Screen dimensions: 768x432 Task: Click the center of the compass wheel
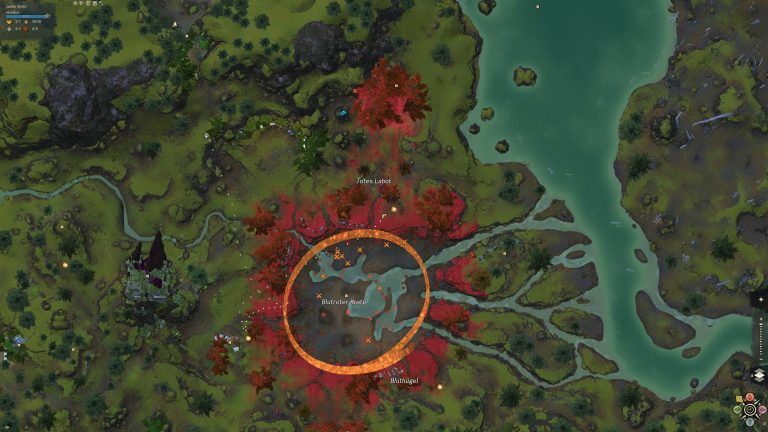click(x=749, y=409)
